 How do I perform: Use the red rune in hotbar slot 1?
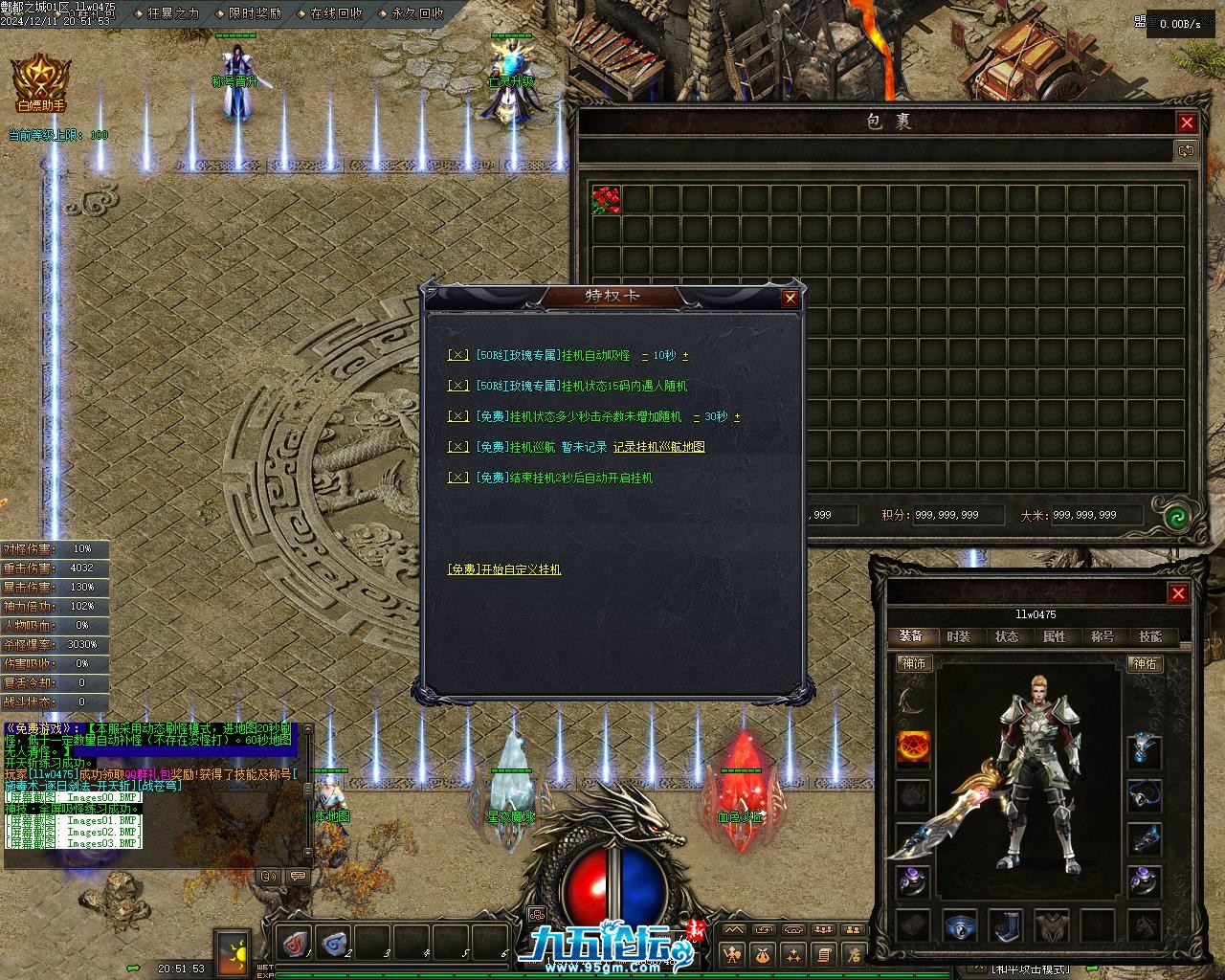pos(295,943)
